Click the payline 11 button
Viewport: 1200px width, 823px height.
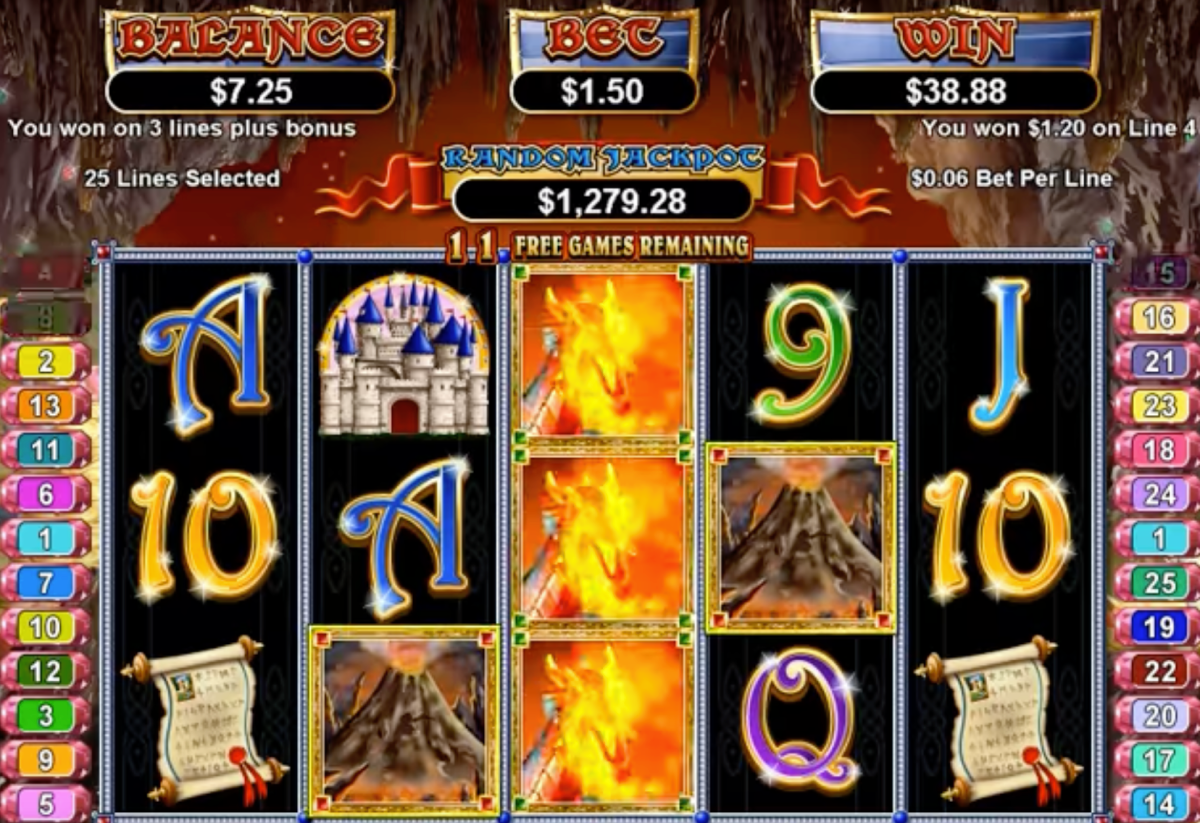(x=46, y=450)
